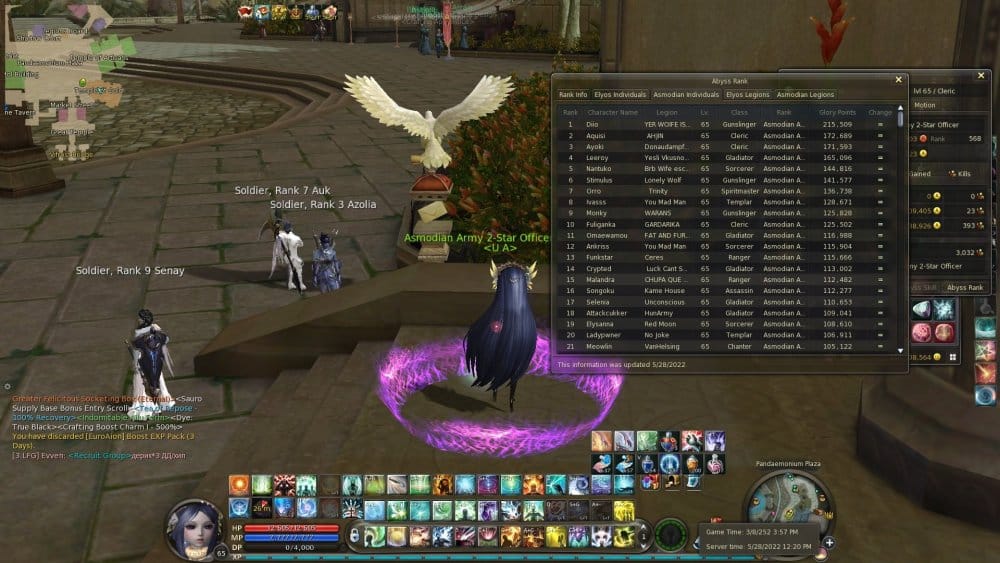Image resolution: width=1000 pixels, height=563 pixels.
Task: Click the plus button beside the minimap
Action: [x=829, y=542]
